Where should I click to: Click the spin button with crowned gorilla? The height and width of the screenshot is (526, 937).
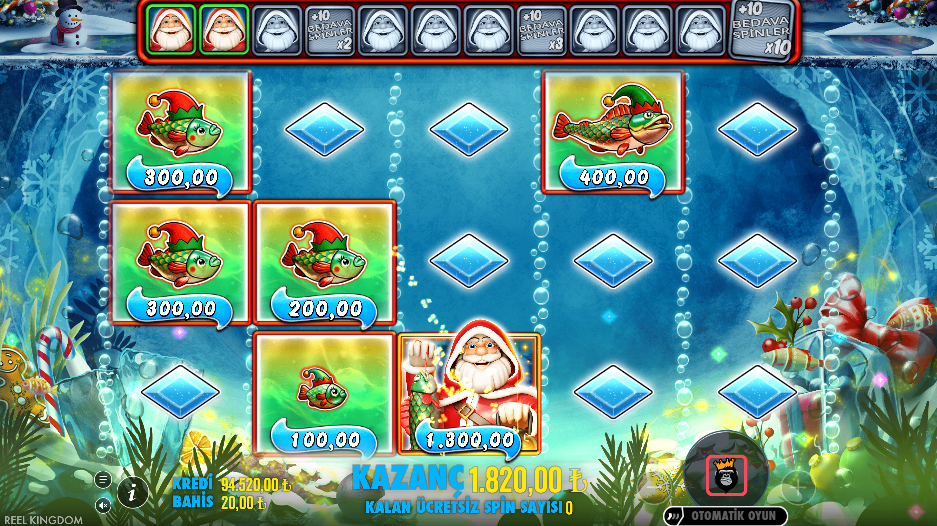[725, 474]
